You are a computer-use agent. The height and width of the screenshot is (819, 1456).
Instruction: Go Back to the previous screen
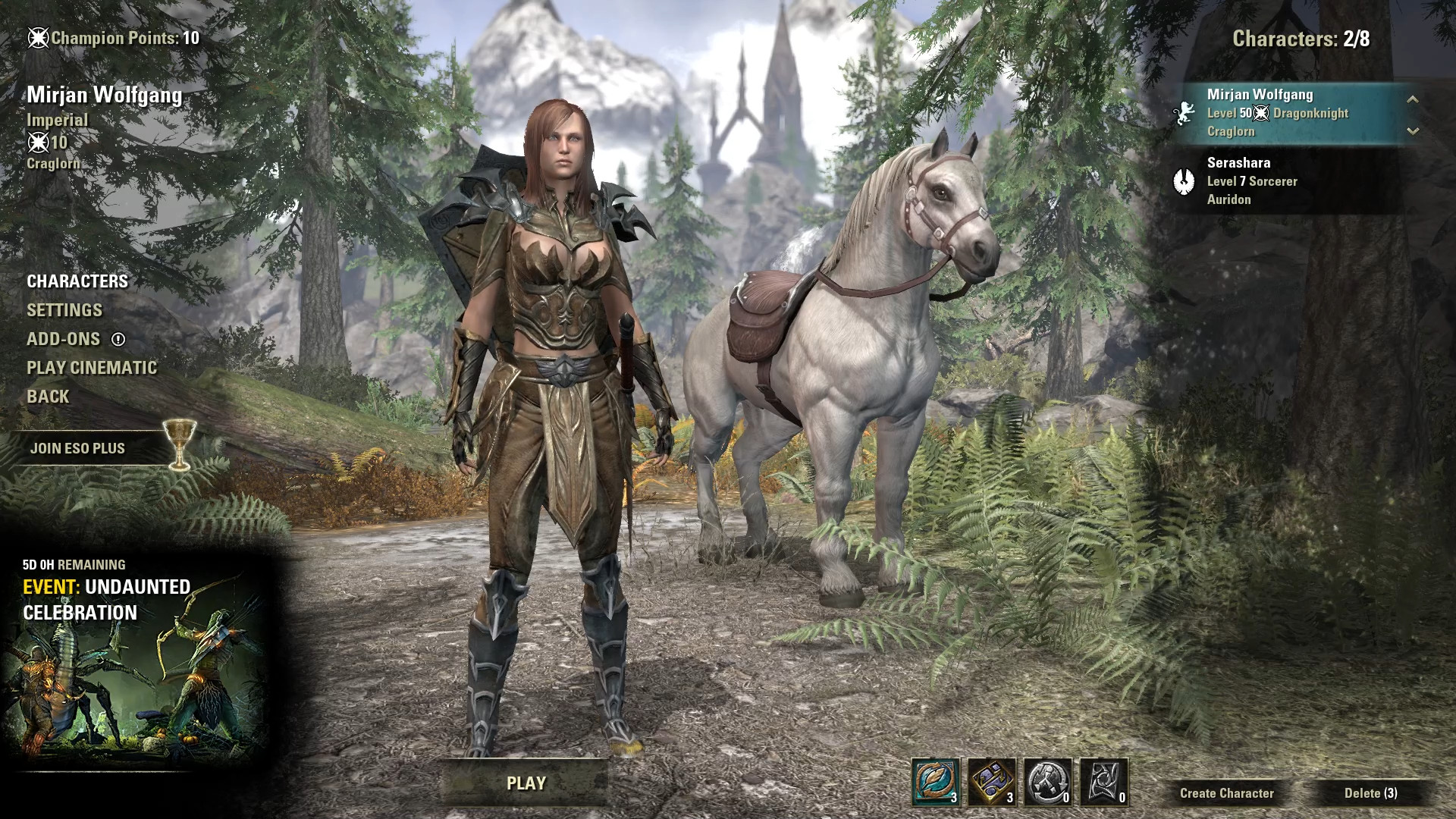point(48,397)
